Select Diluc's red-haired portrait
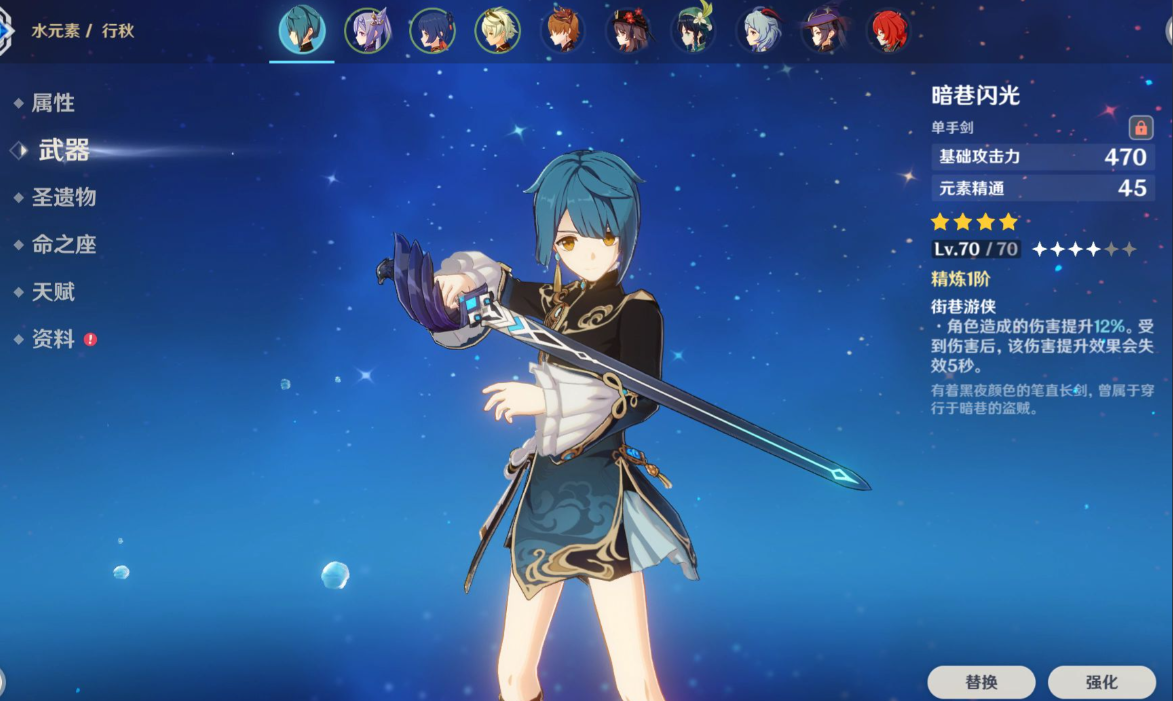Viewport: 1173px width, 701px height. click(x=888, y=31)
